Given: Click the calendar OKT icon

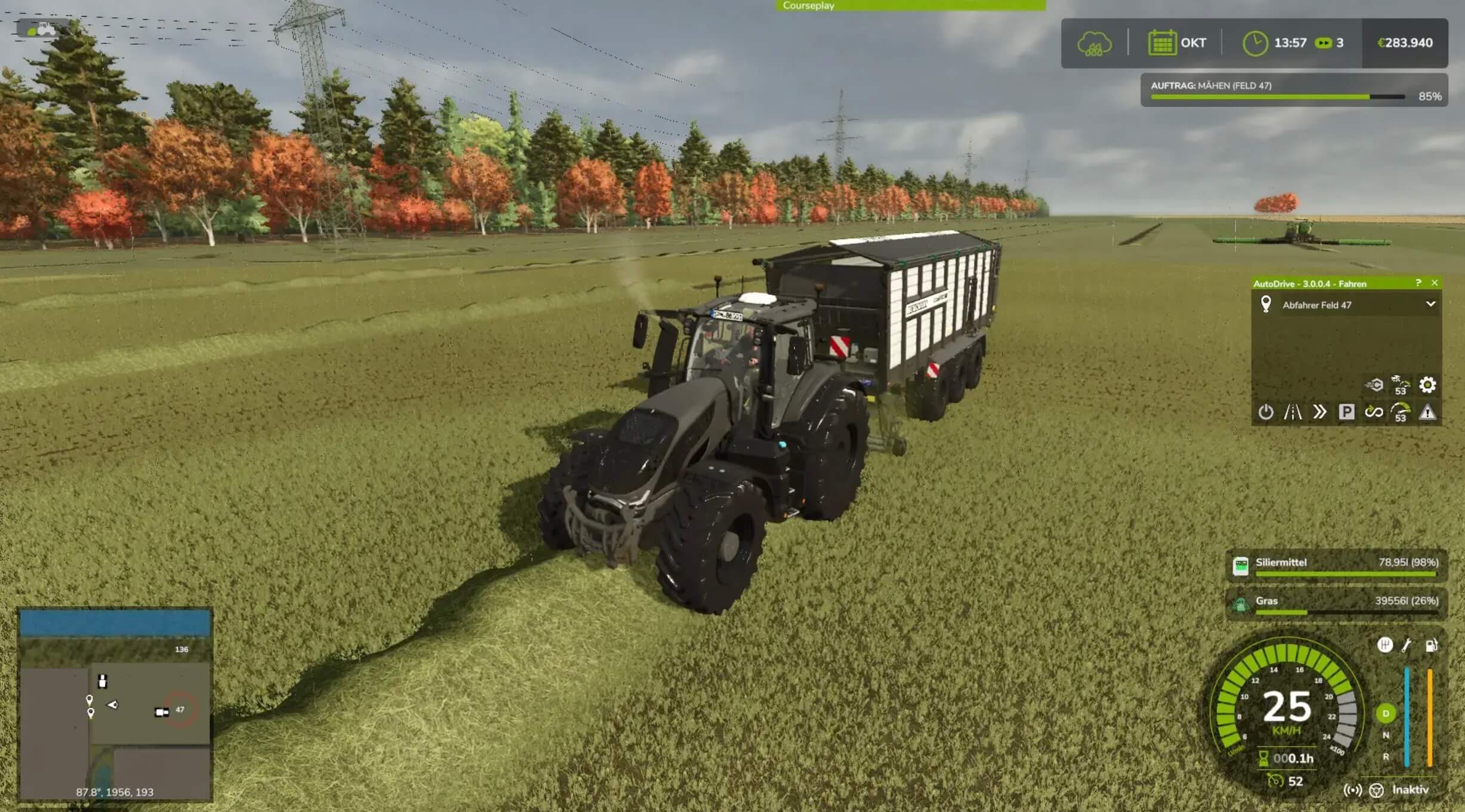Looking at the screenshot, I should [x=1161, y=43].
